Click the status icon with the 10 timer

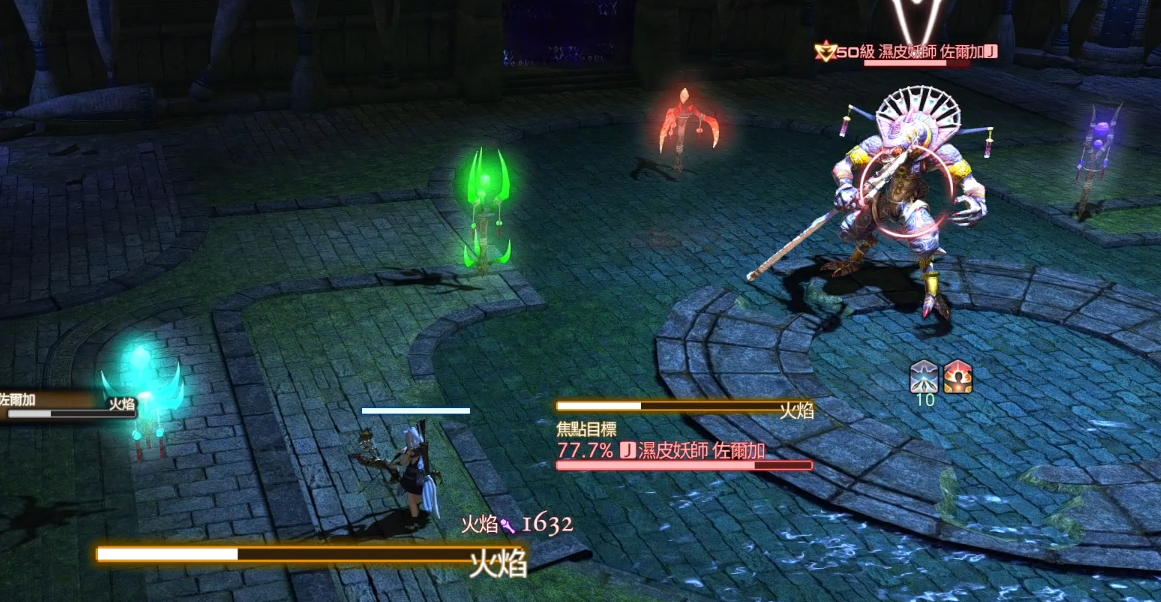click(924, 376)
